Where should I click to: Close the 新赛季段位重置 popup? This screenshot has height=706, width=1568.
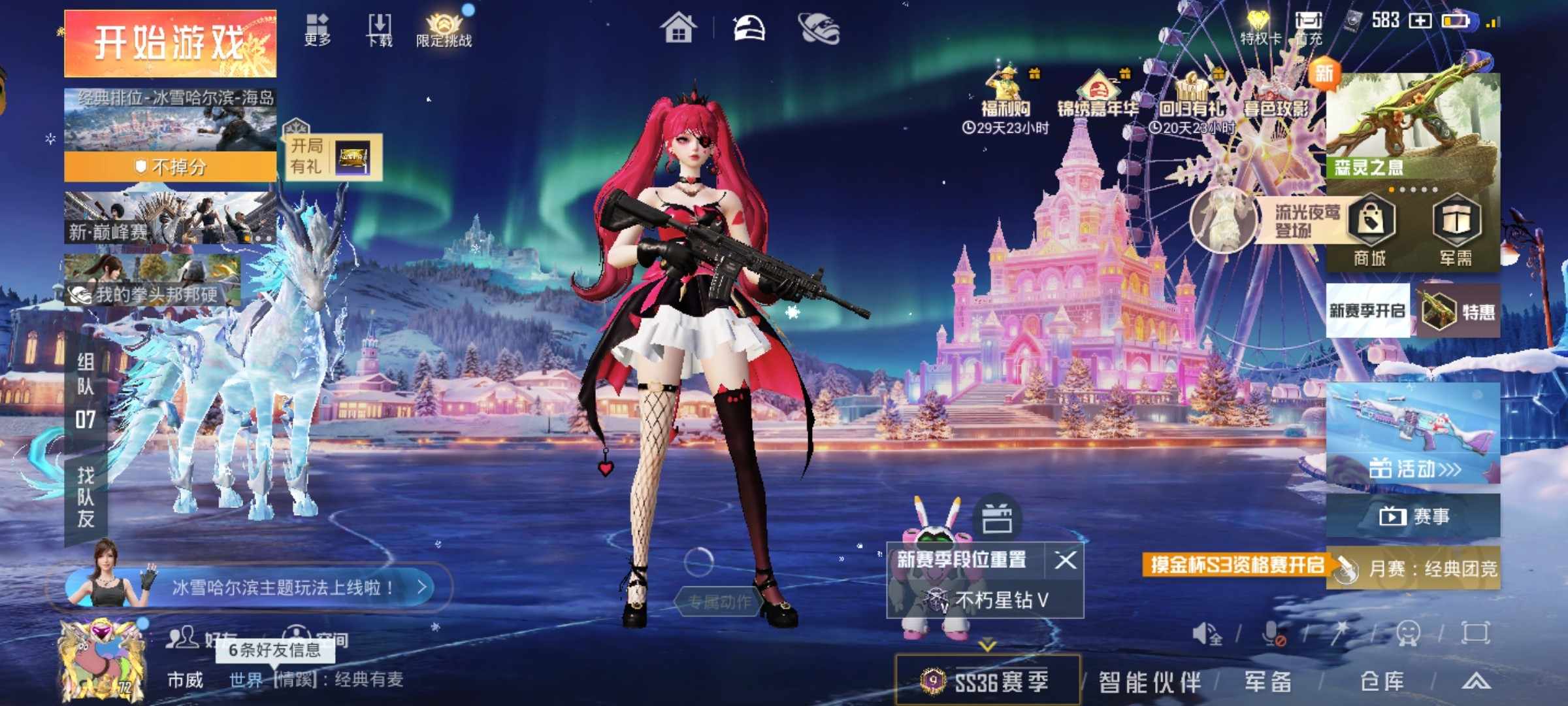1066,560
